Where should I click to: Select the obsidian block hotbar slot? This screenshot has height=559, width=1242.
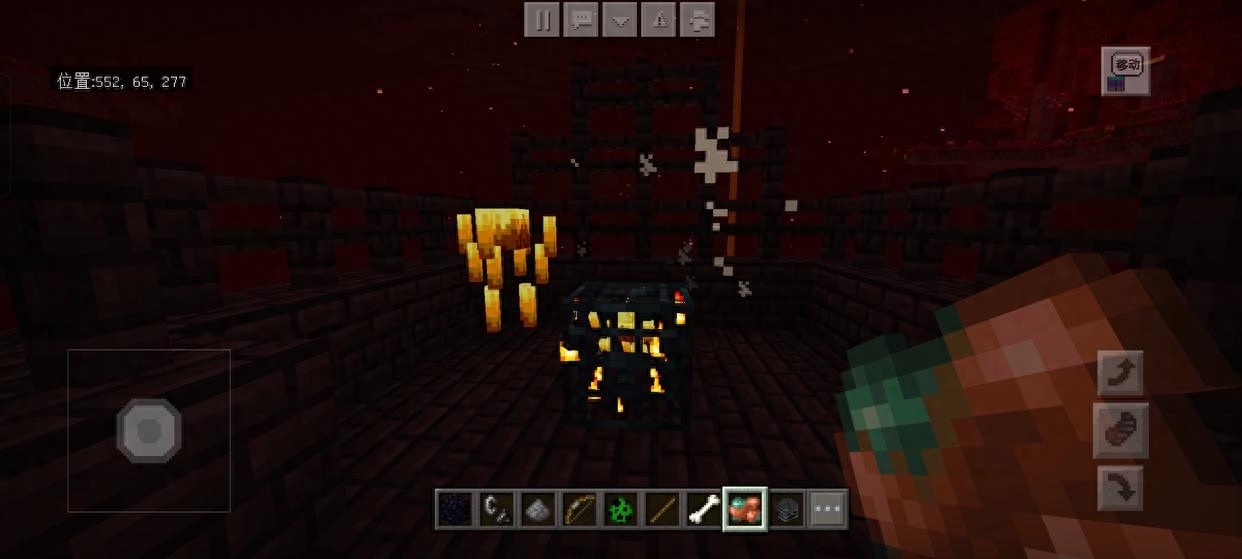(455, 510)
